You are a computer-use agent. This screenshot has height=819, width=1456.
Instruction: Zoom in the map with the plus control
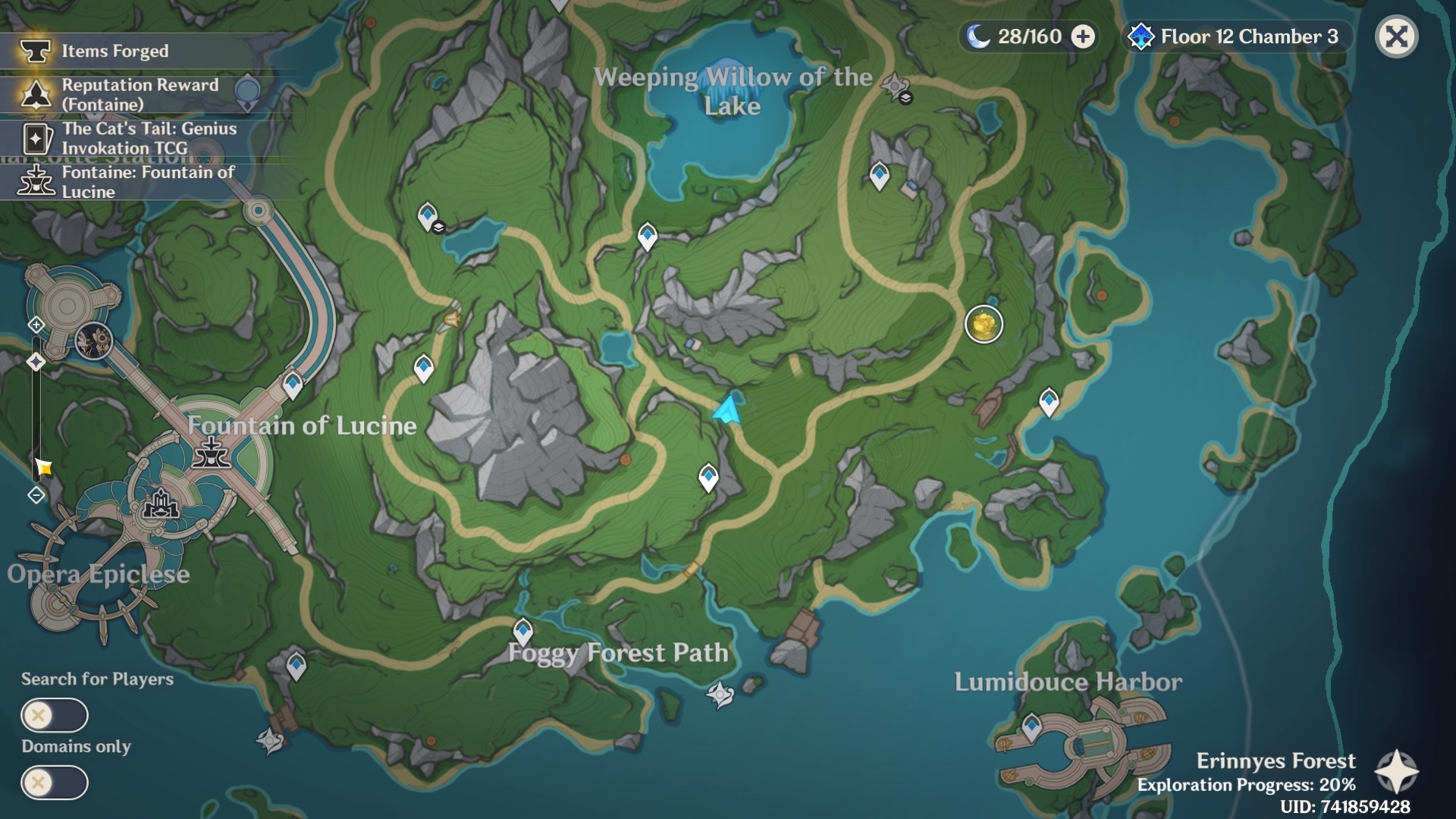point(36,325)
